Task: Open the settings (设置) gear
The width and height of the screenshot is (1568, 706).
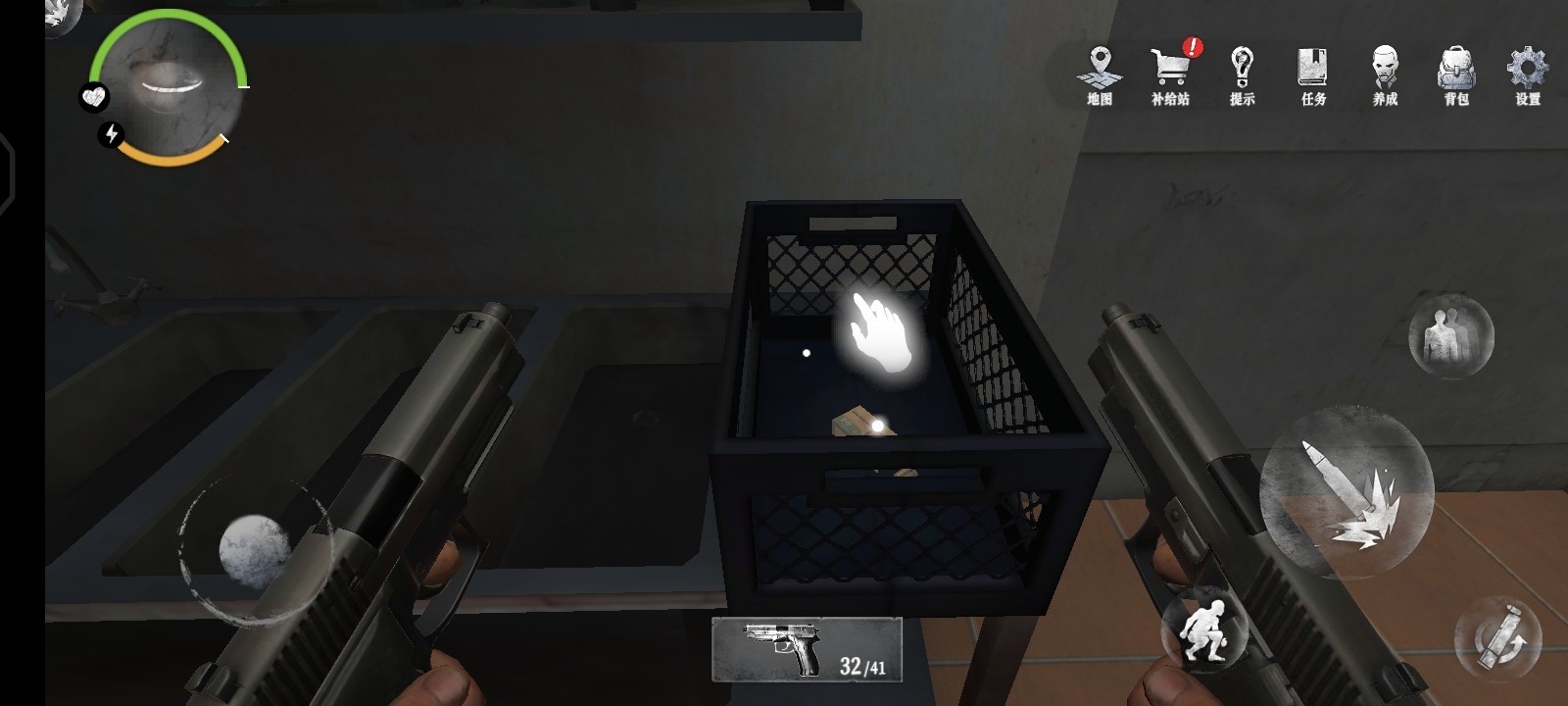Action: tap(1527, 76)
